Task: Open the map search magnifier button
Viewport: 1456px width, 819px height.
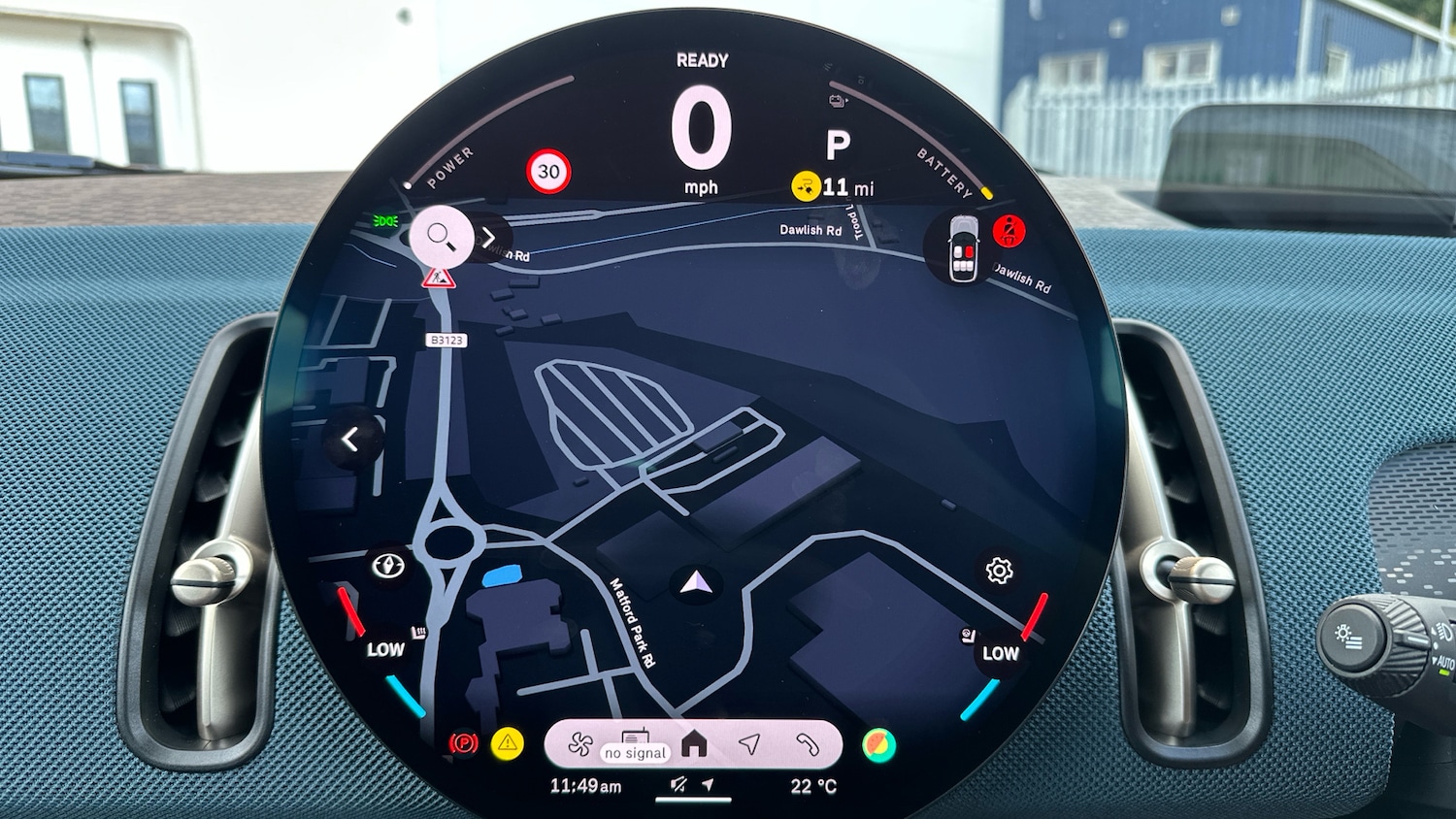Action: [x=441, y=236]
